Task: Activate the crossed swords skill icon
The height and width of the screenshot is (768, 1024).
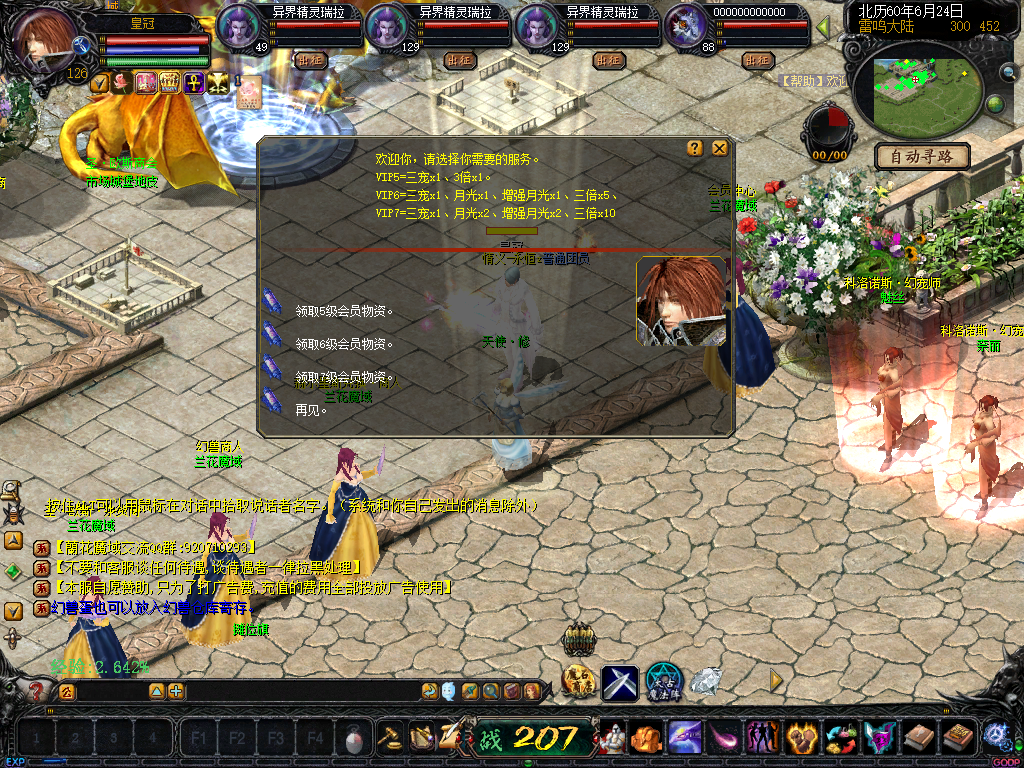Action: [619, 682]
